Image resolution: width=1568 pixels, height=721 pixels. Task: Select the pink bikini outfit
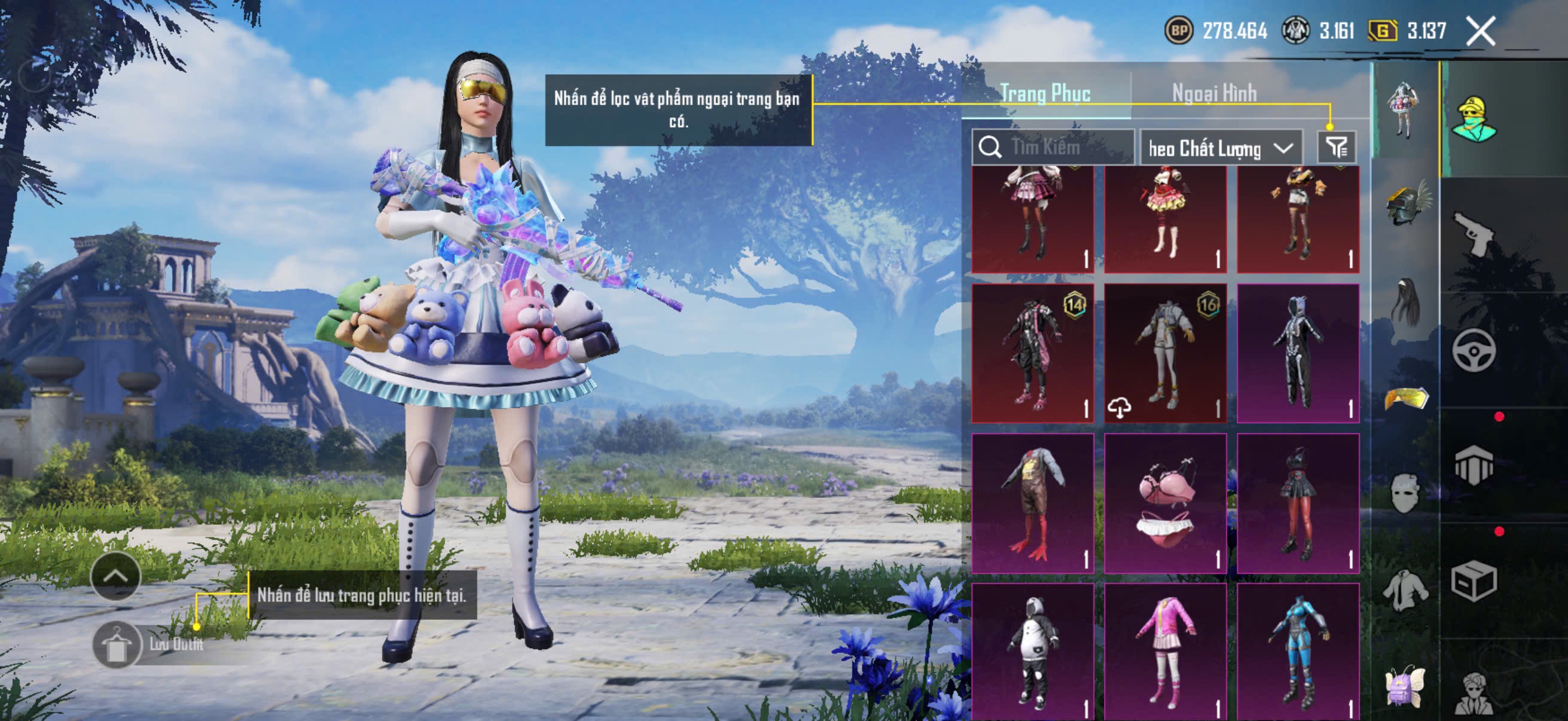pyautogui.click(x=1165, y=503)
